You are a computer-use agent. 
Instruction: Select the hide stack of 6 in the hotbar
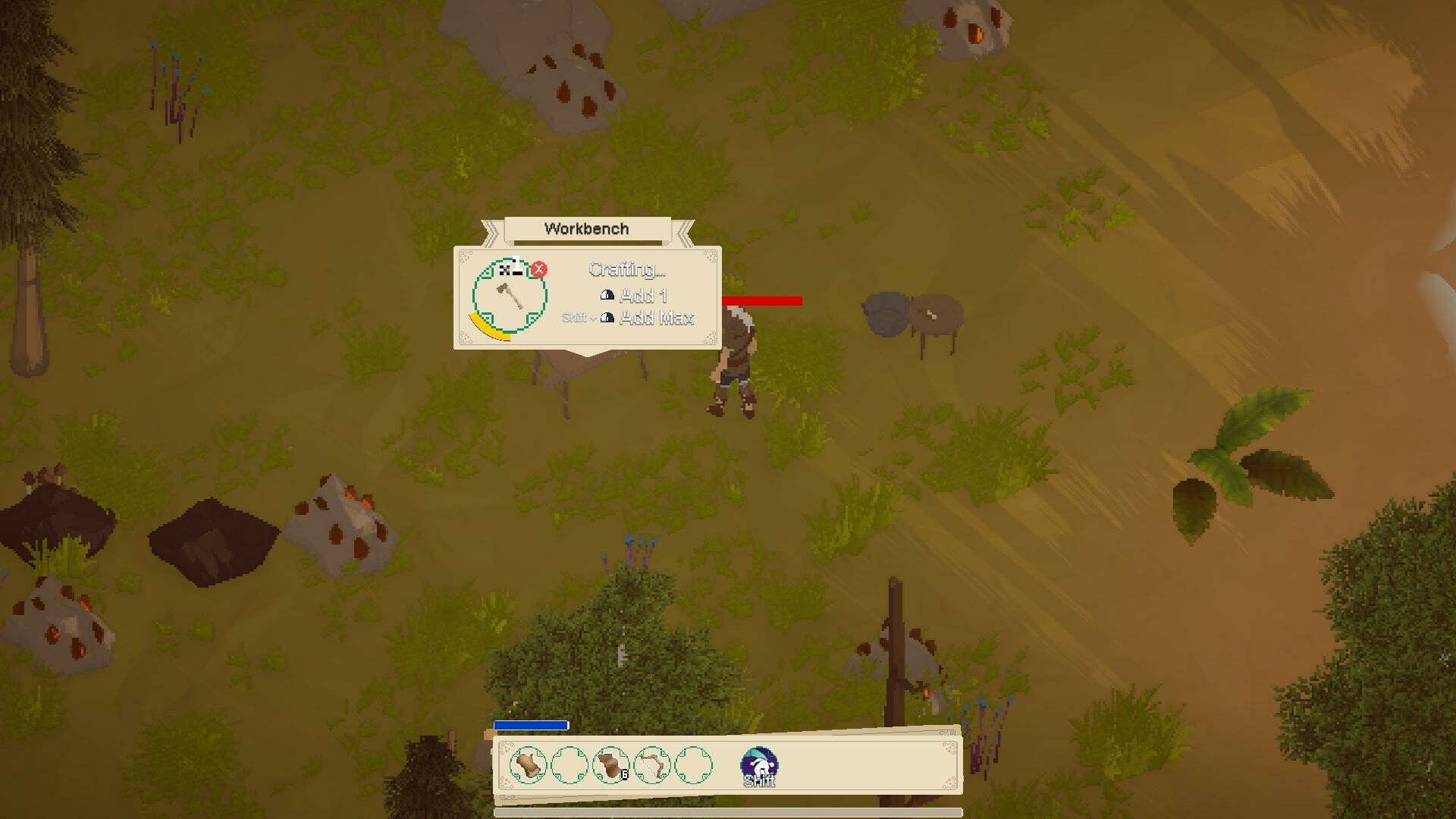(610, 764)
